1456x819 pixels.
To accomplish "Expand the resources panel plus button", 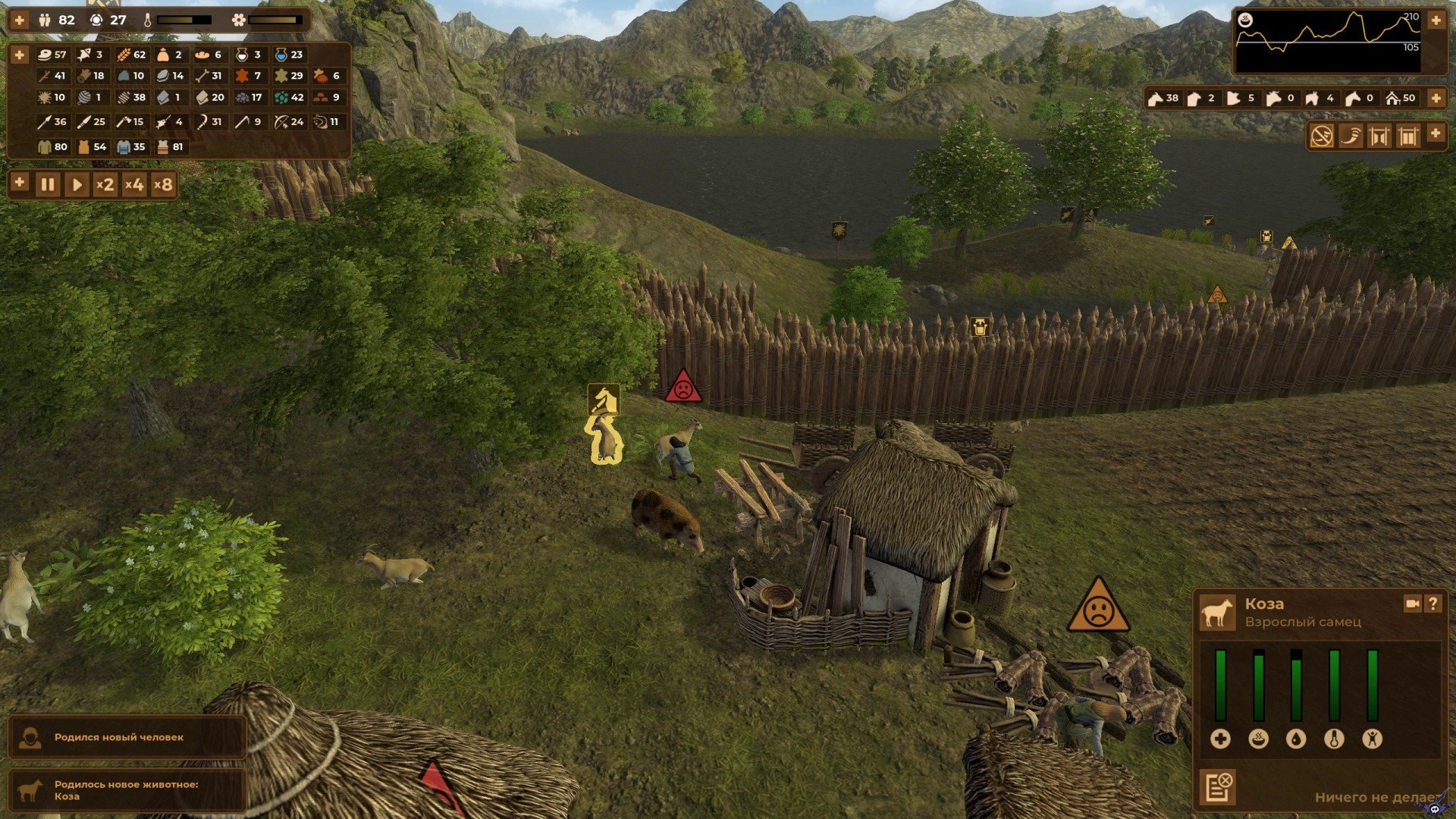I will coord(20,55).
